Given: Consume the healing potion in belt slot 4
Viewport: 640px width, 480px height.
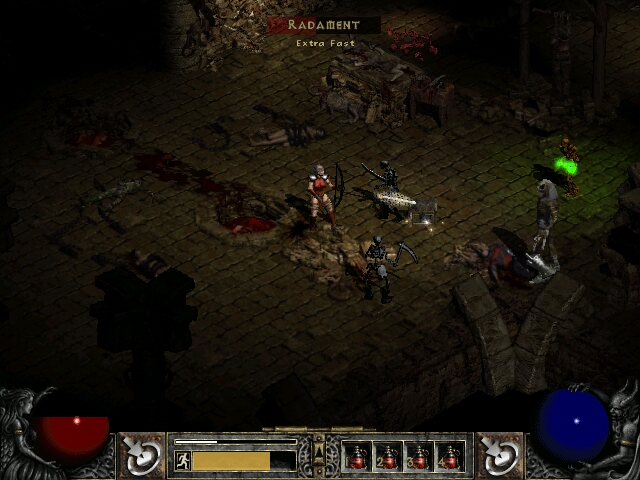Looking at the screenshot, I should [450, 458].
